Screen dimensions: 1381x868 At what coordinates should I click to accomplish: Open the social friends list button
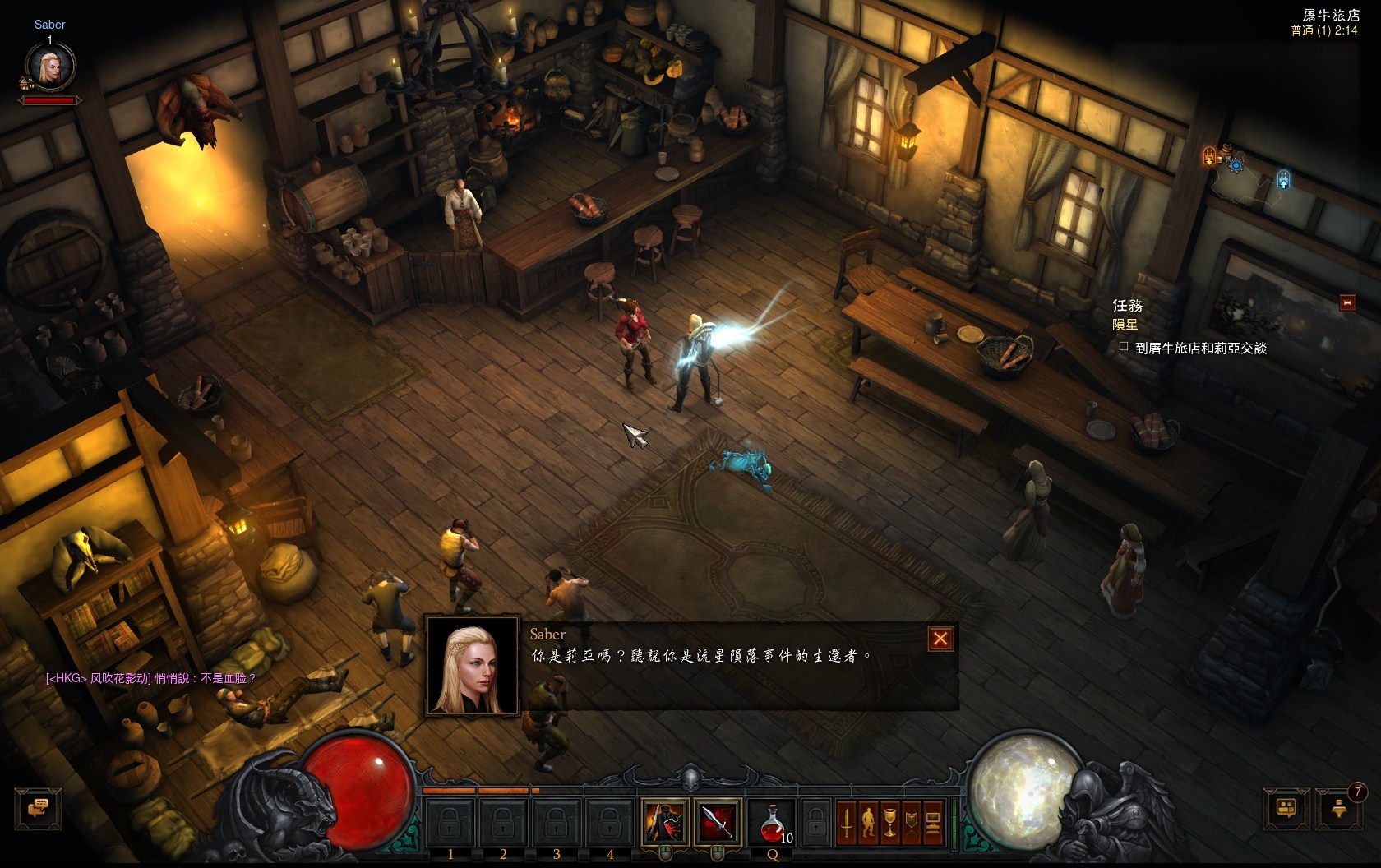click(1286, 808)
